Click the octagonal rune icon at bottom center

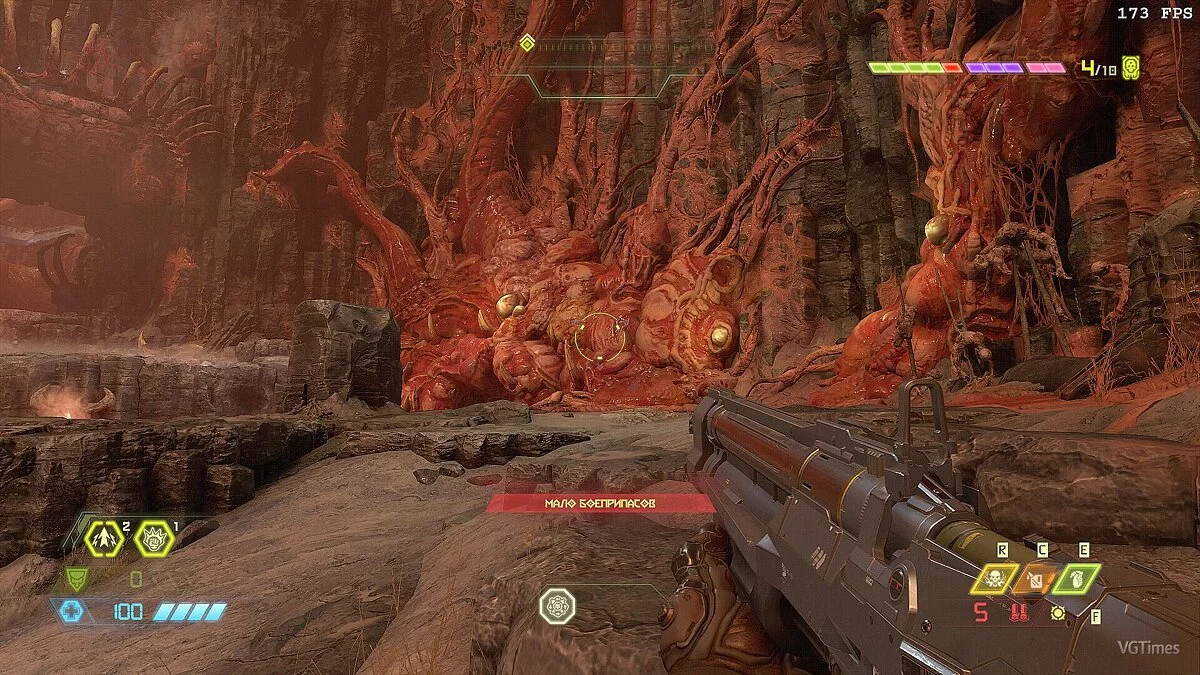557,606
